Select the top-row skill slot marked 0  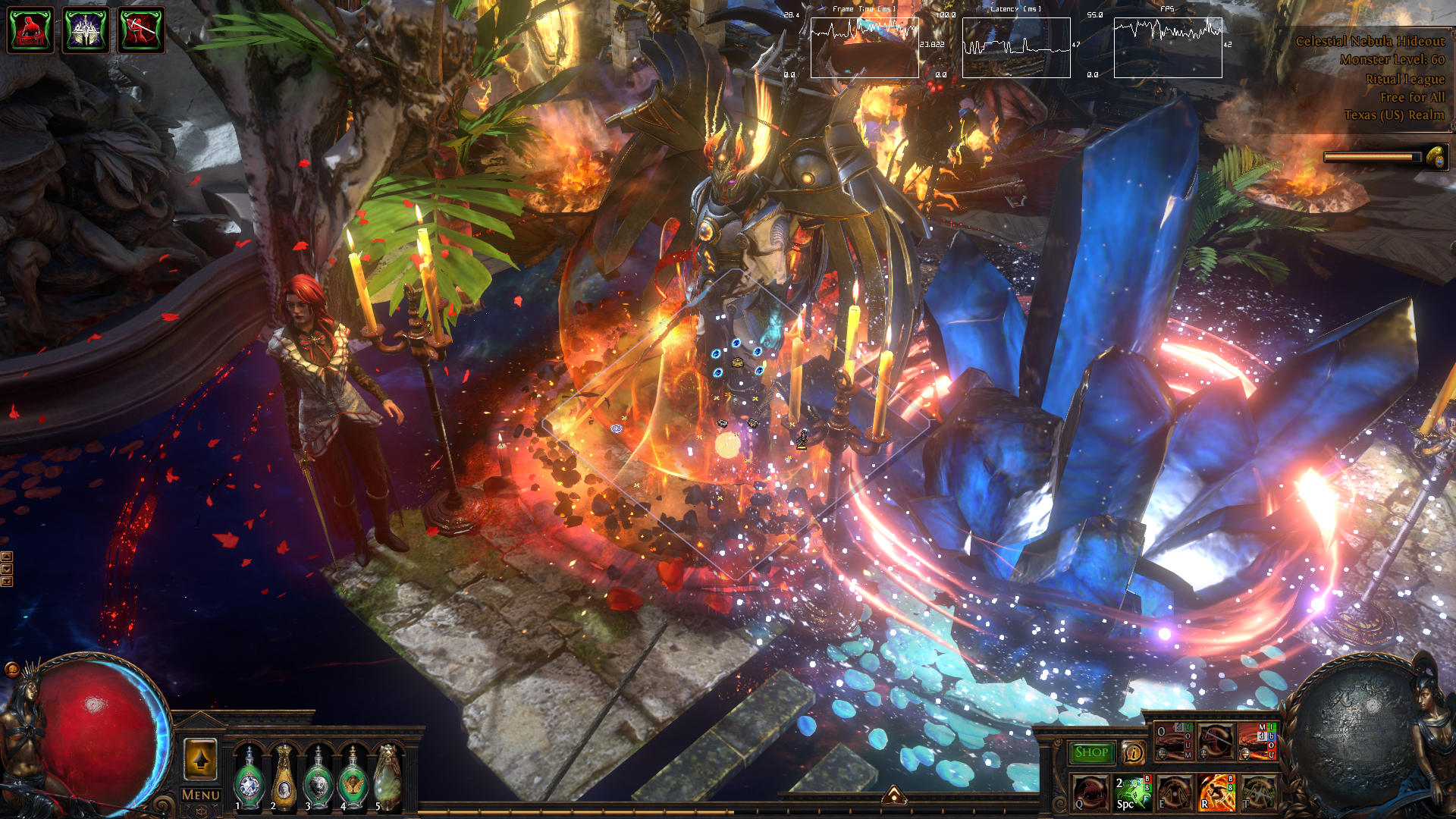(x=1173, y=742)
